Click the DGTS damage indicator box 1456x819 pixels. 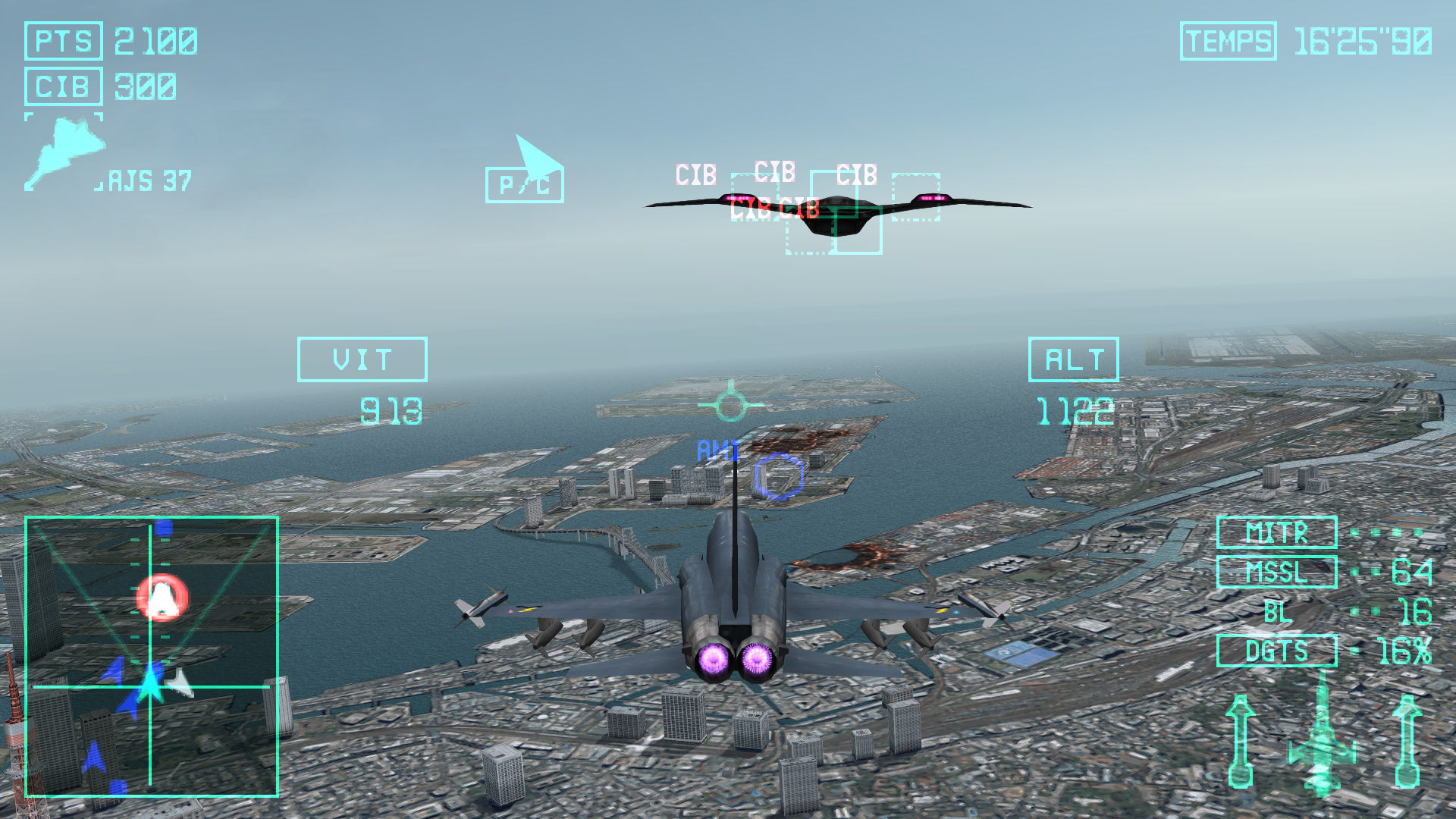1276,651
